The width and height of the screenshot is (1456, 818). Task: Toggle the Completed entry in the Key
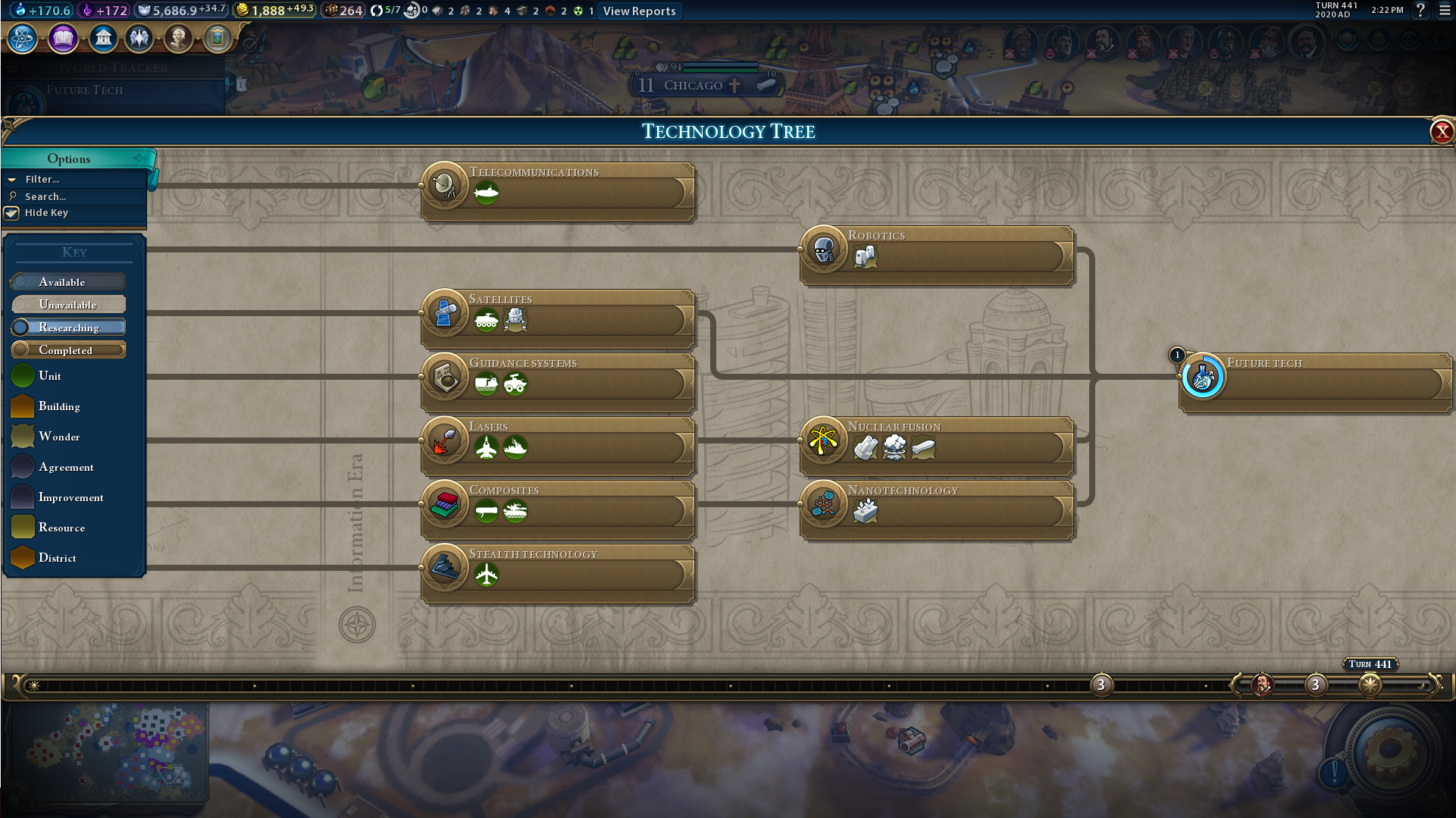tap(68, 349)
